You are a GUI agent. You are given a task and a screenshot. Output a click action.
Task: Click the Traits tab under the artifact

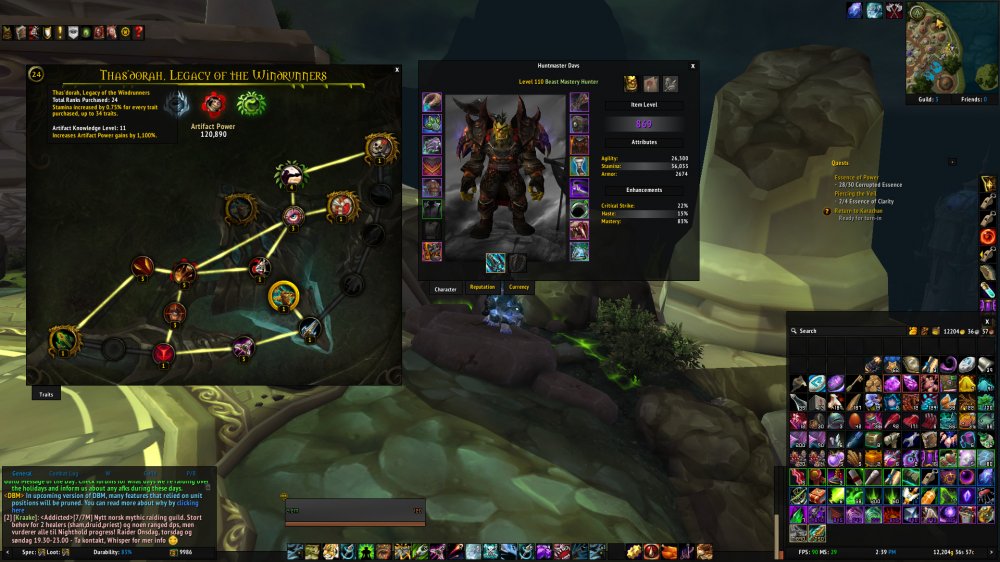click(x=46, y=395)
